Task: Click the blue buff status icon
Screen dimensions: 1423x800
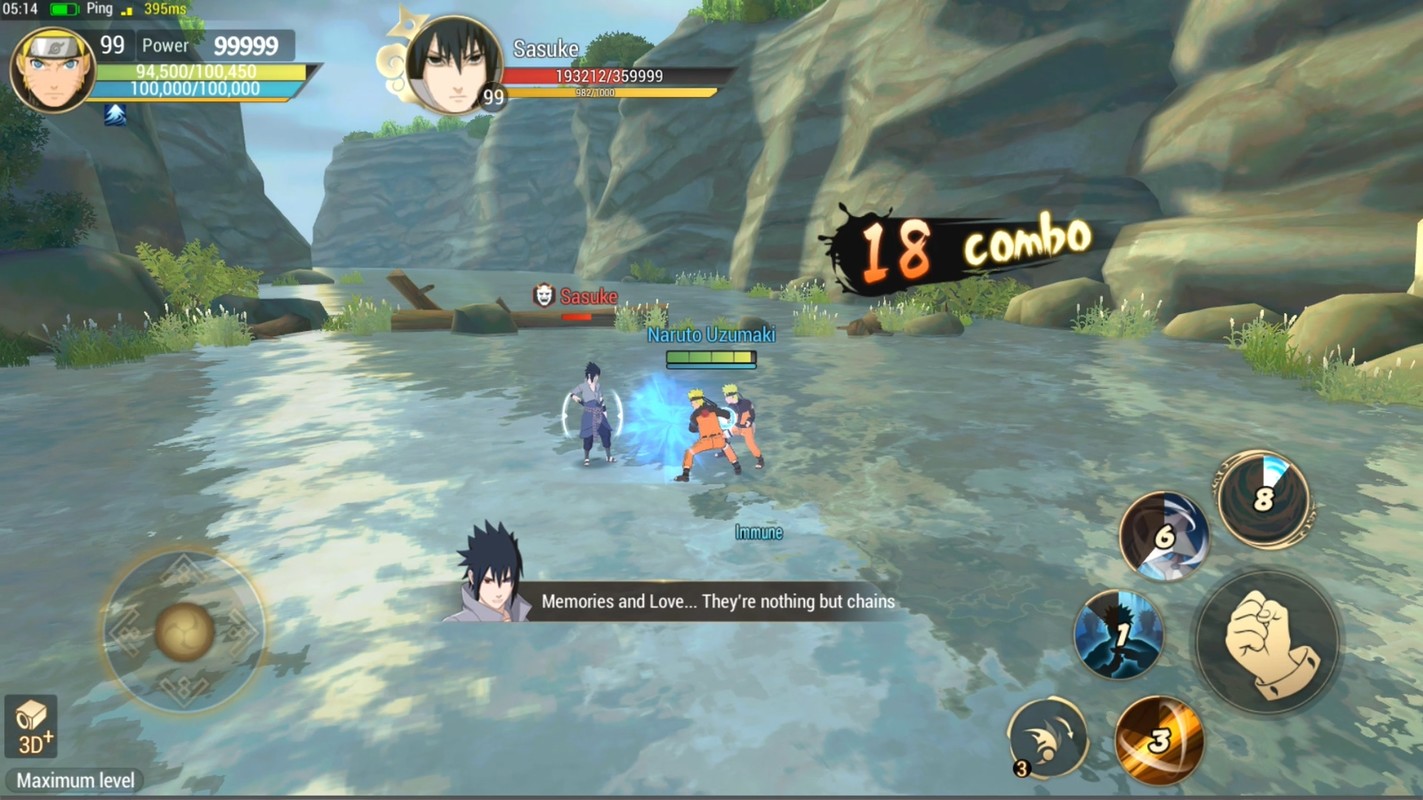Action: tap(115, 115)
